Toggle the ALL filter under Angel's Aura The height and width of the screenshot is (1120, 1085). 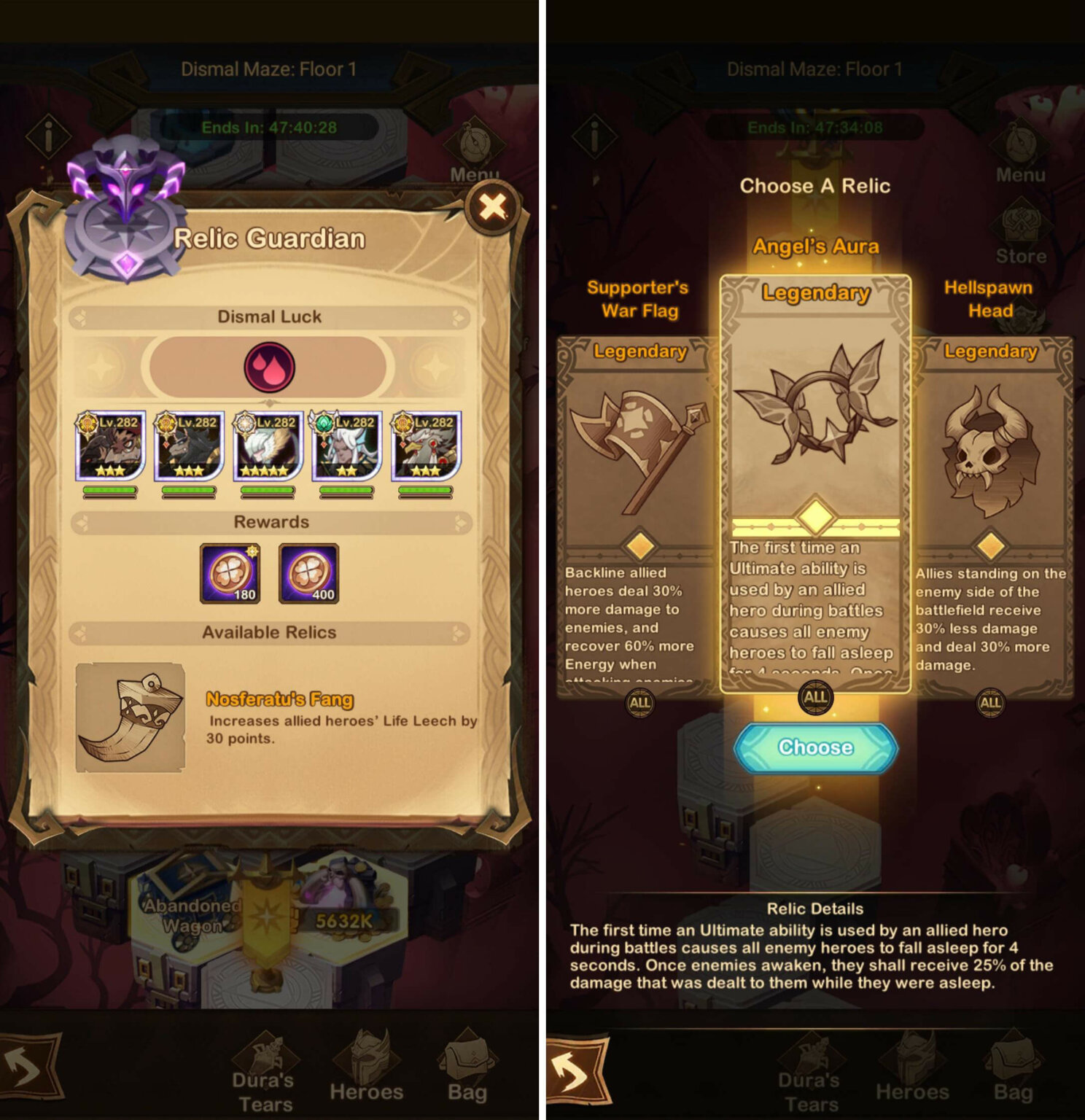coord(814,698)
